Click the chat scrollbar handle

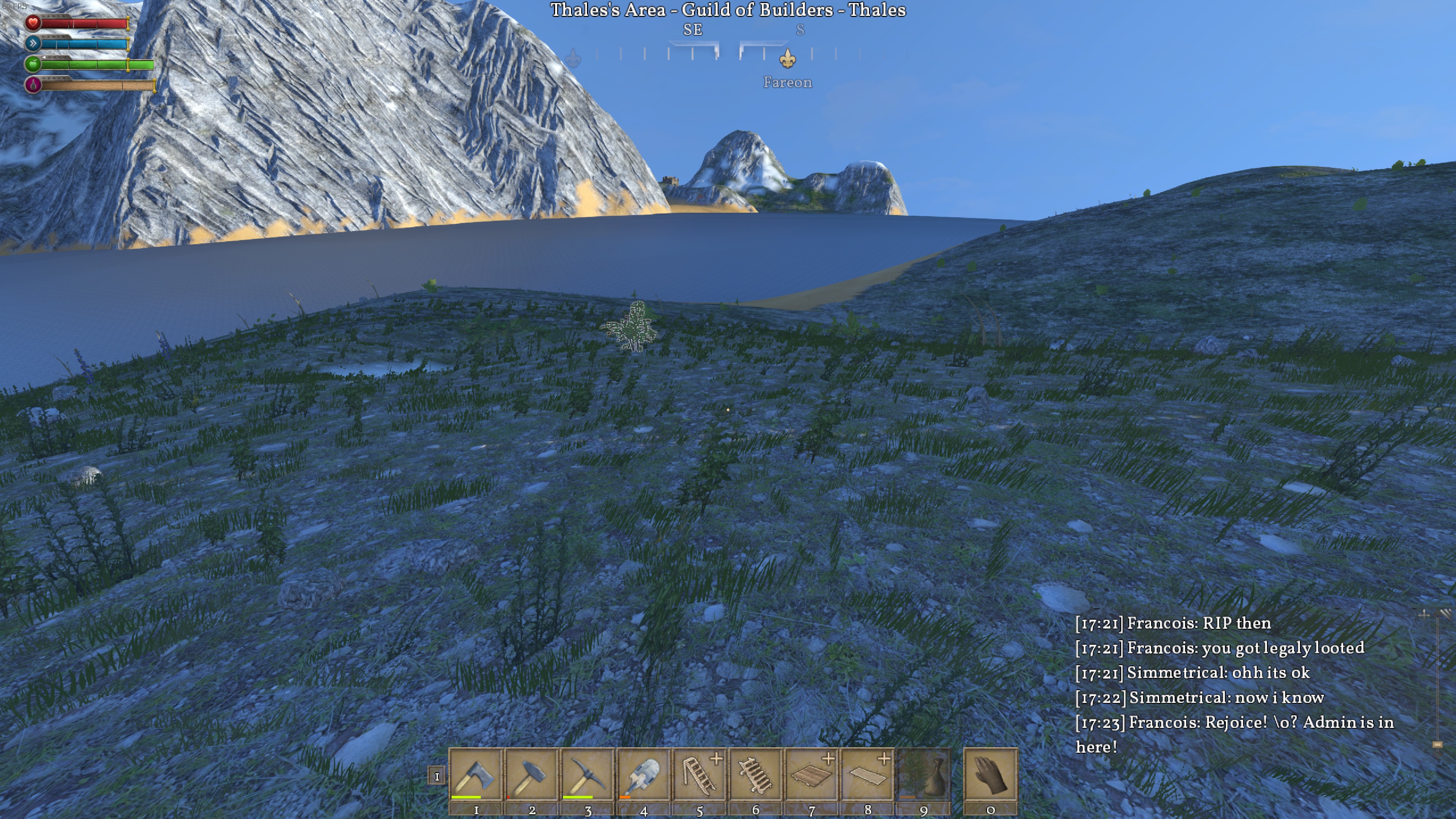tap(1437, 744)
